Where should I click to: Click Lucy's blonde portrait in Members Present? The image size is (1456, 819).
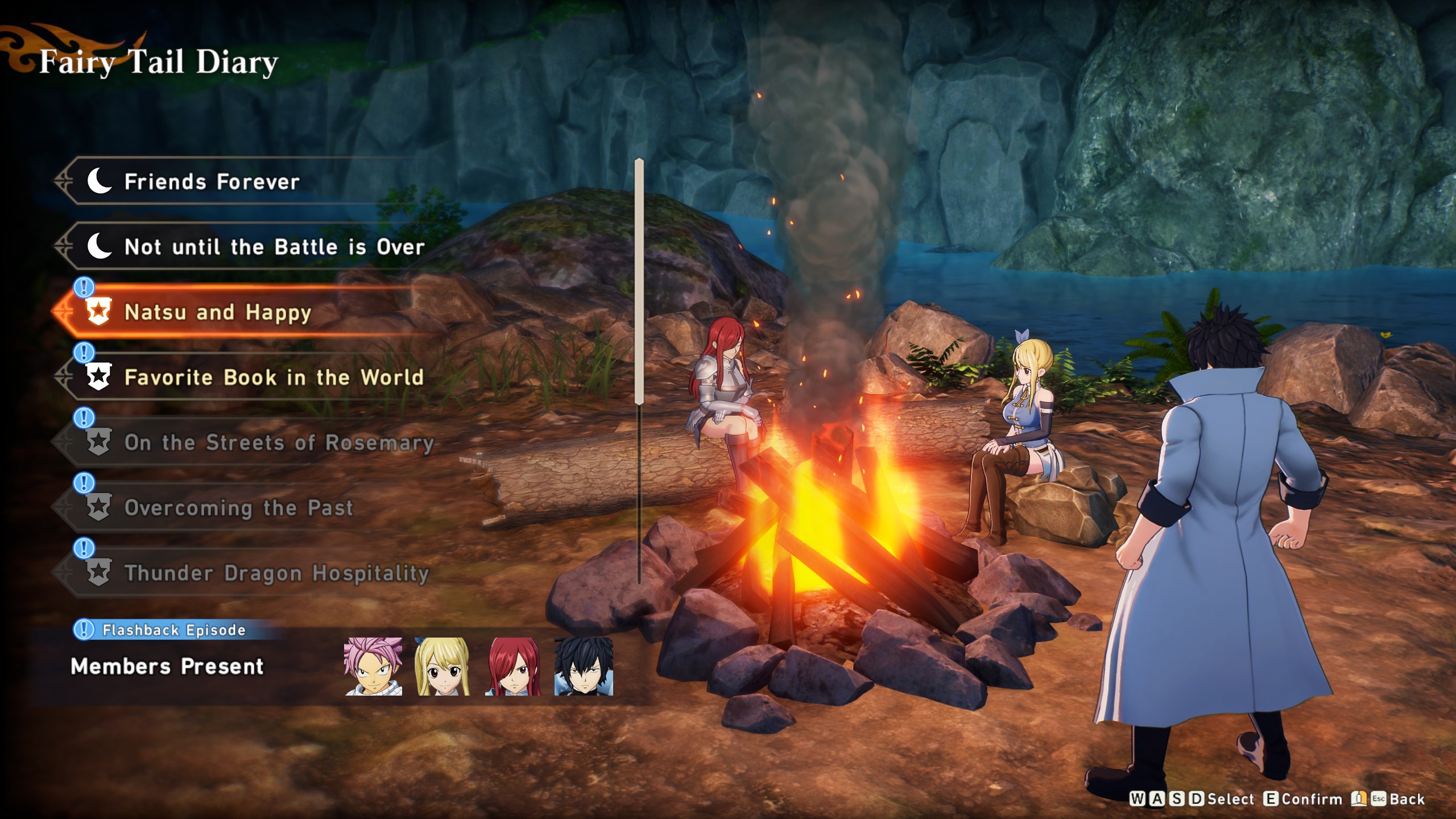click(442, 666)
